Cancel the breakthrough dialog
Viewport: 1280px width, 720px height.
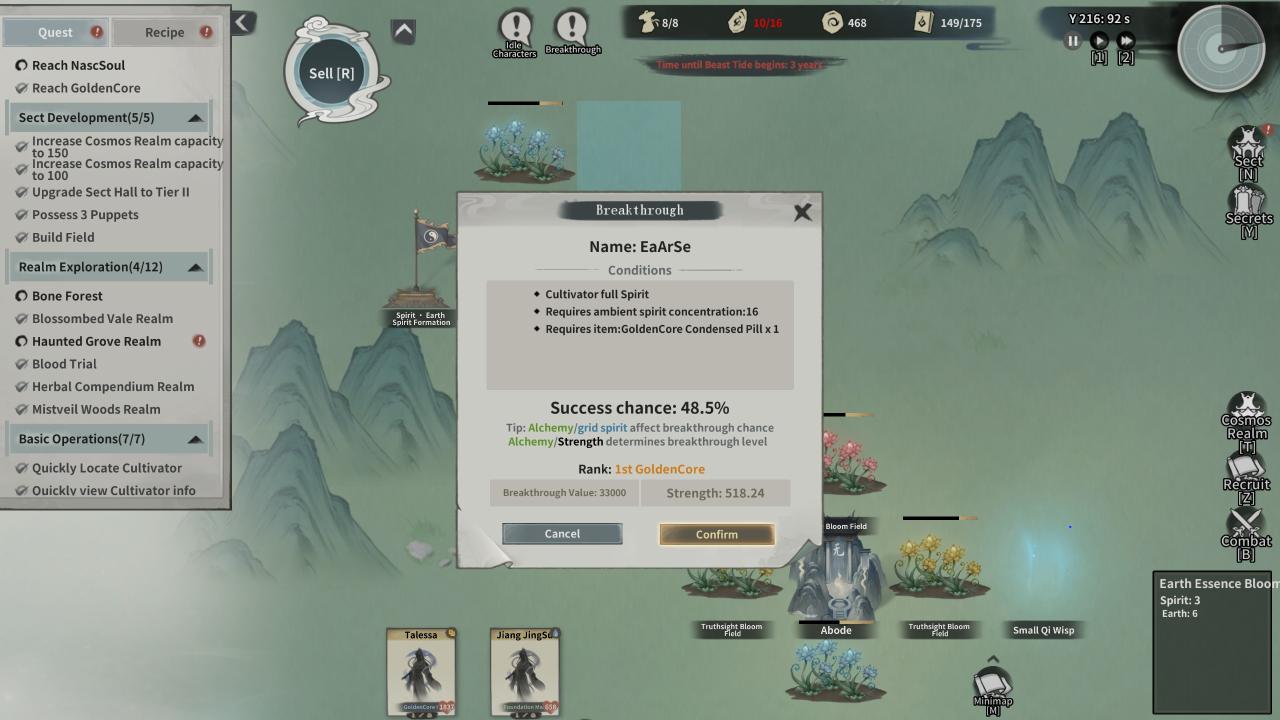point(562,534)
